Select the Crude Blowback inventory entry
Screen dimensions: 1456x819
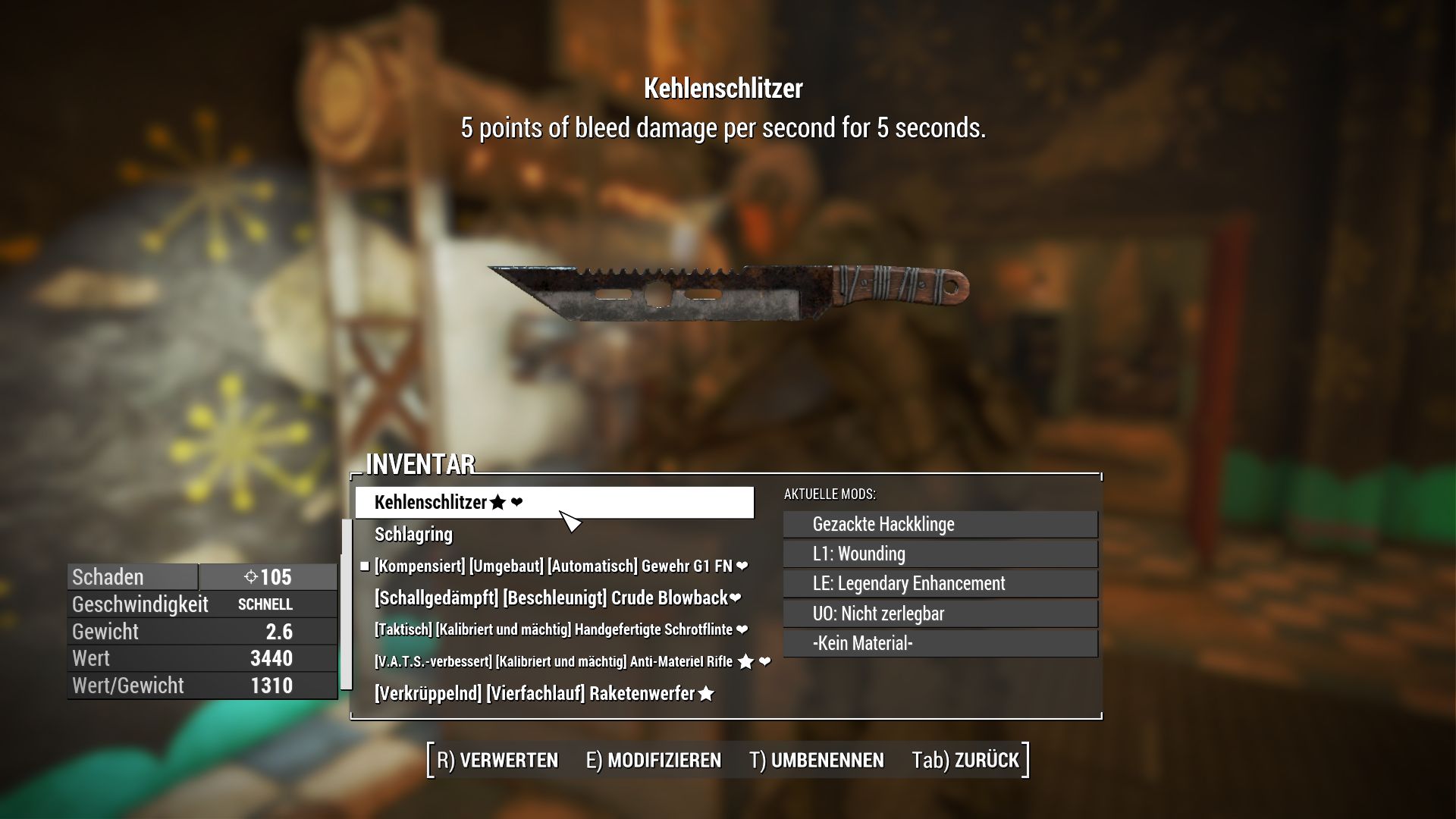click(x=556, y=598)
